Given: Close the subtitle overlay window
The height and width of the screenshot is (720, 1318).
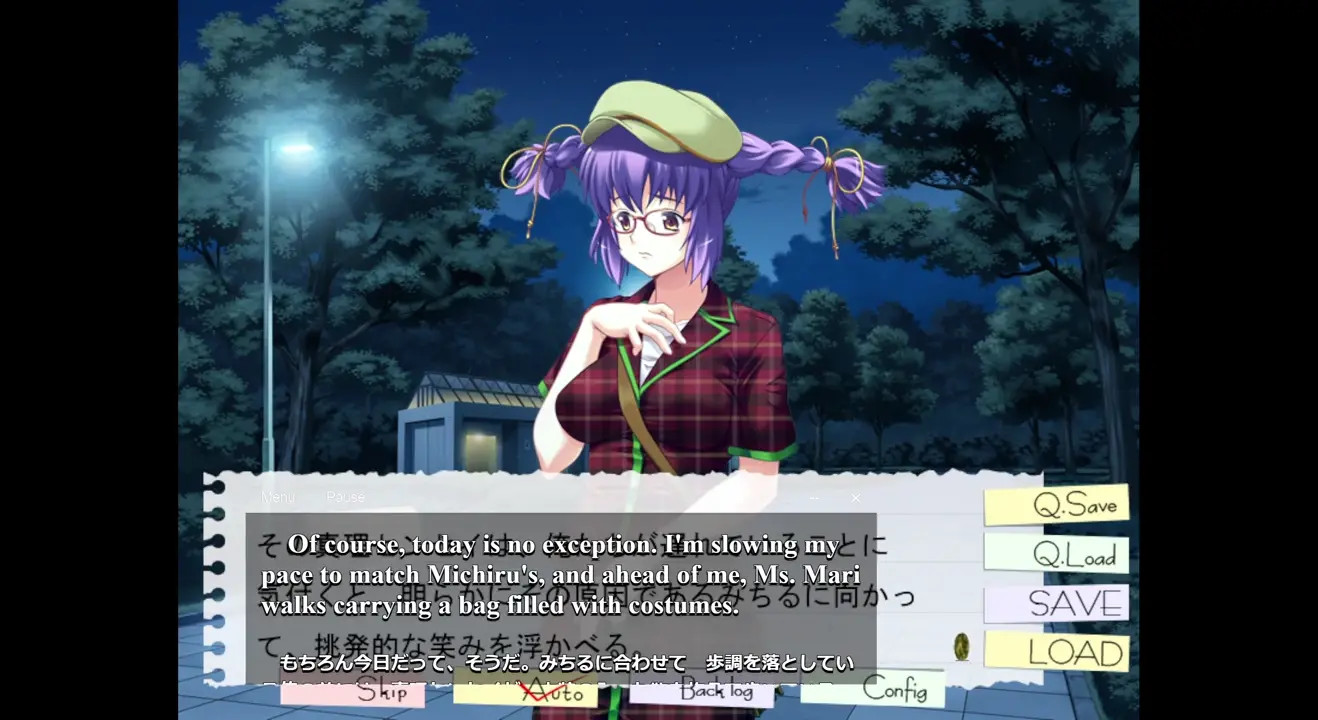Looking at the screenshot, I should 855,498.
